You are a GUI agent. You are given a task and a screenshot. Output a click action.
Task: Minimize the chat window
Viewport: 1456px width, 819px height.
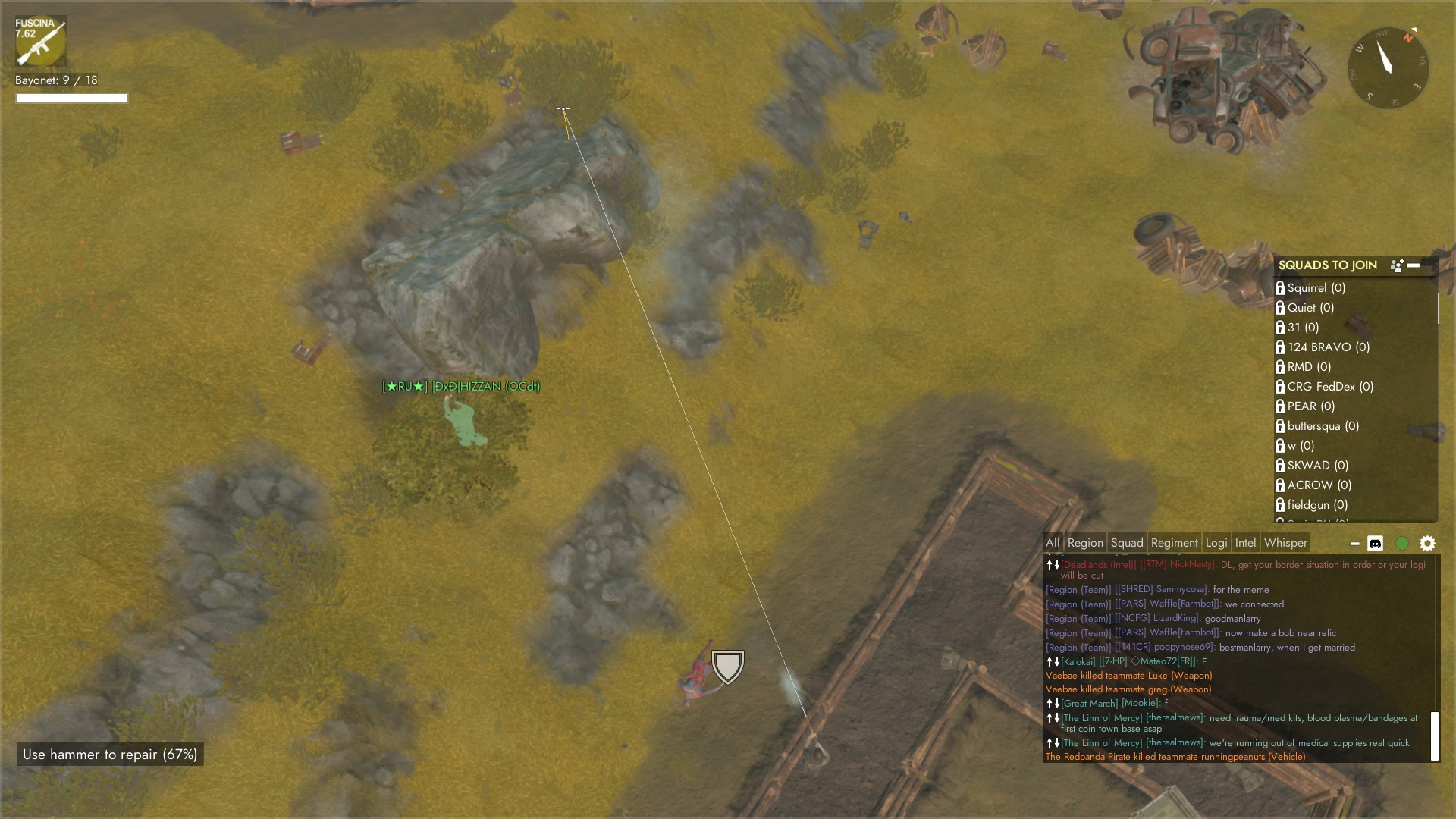coord(1354,544)
